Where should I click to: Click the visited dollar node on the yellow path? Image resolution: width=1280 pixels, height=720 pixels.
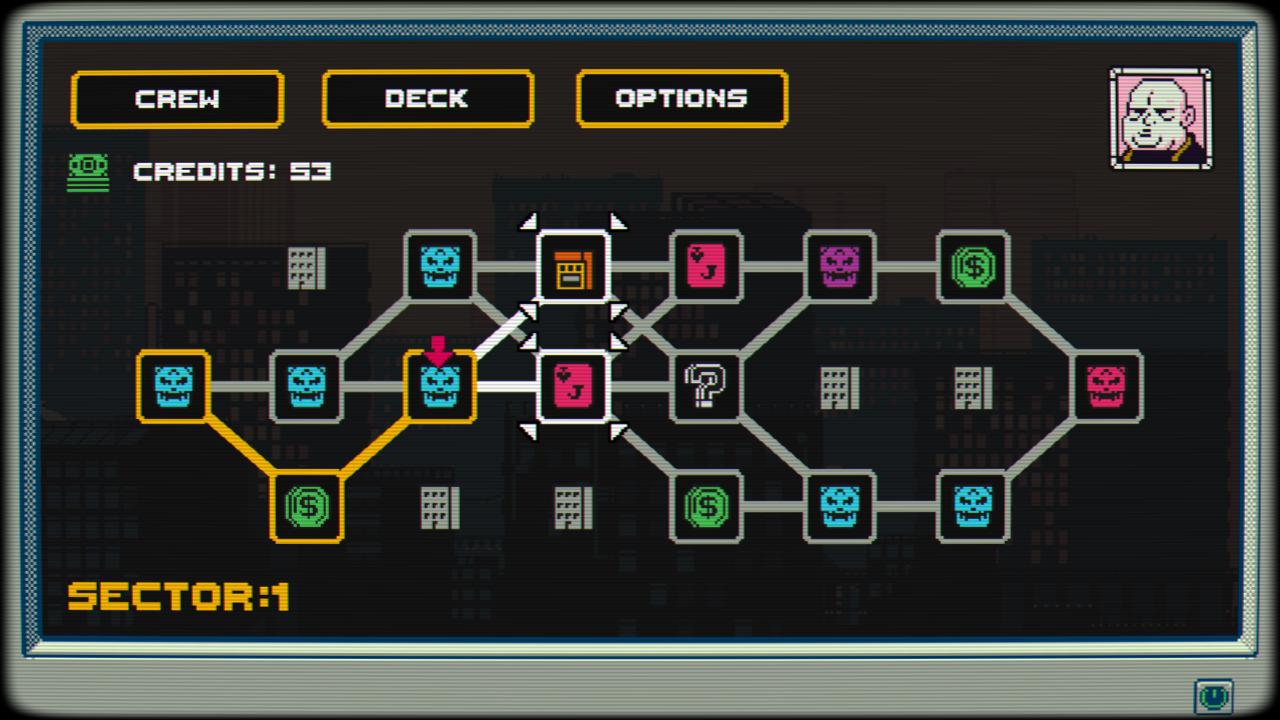coord(307,508)
